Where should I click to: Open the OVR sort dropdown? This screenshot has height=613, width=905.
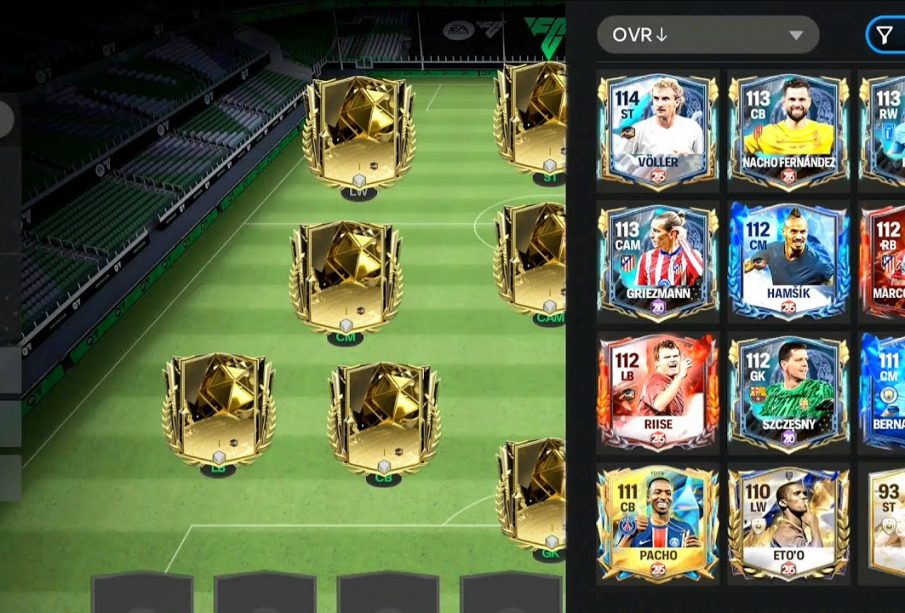tap(707, 35)
